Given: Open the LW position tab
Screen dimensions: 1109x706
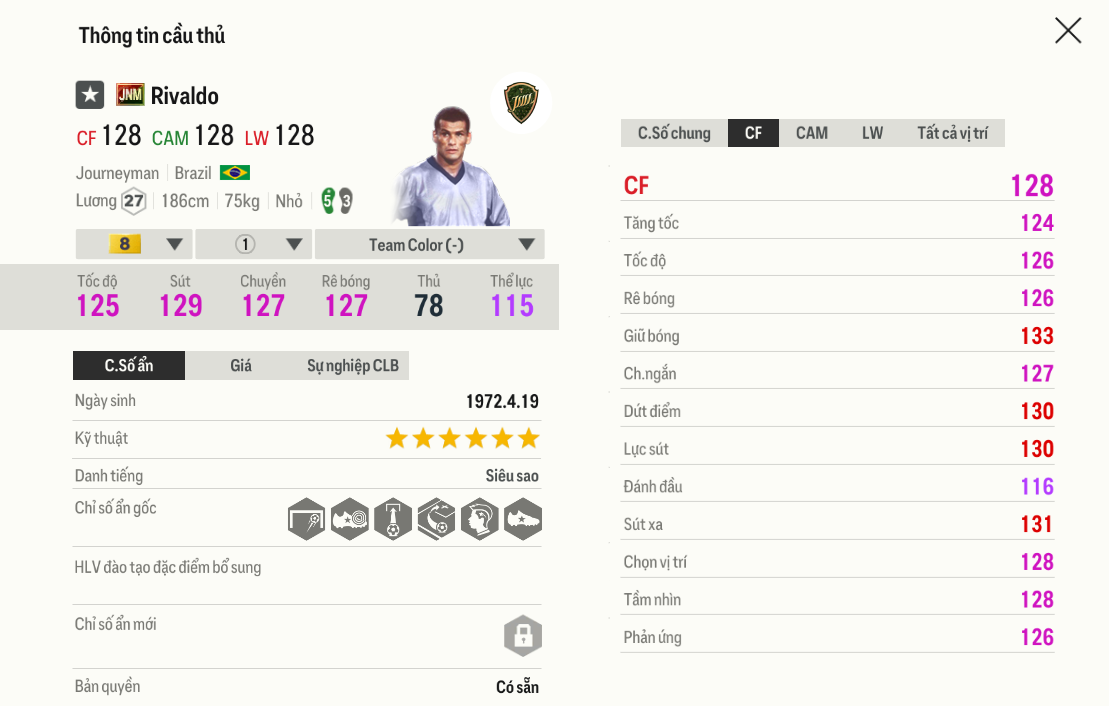Looking at the screenshot, I should click(x=872, y=133).
